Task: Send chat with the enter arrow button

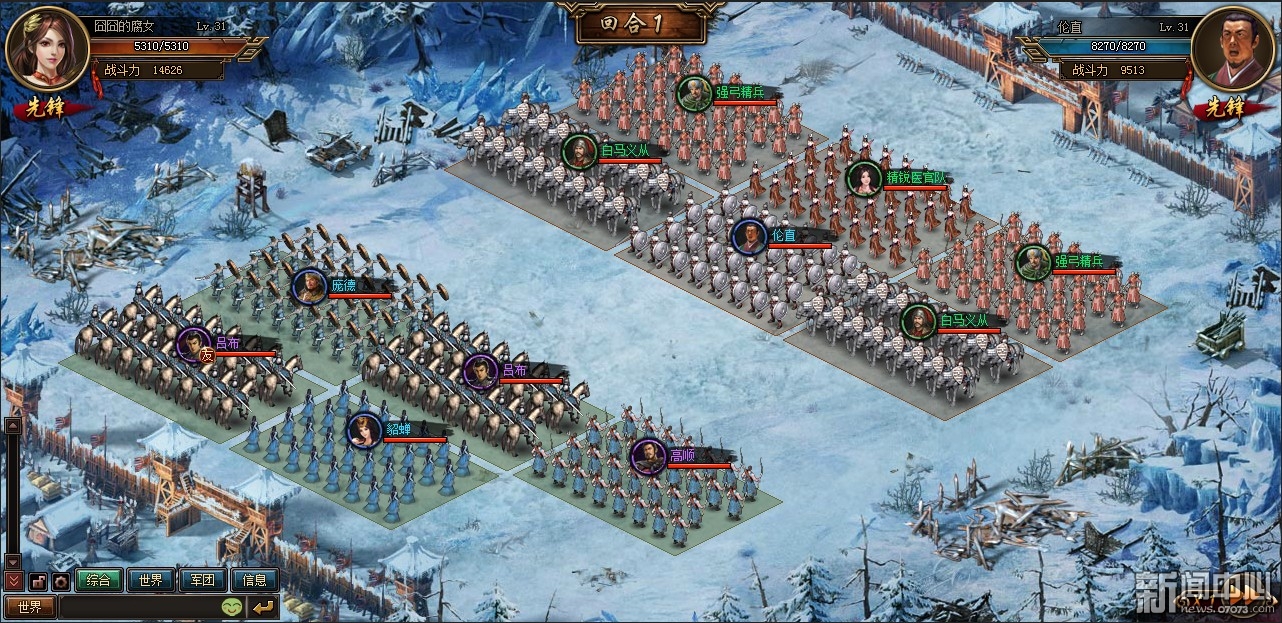Action: pyautogui.click(x=263, y=607)
